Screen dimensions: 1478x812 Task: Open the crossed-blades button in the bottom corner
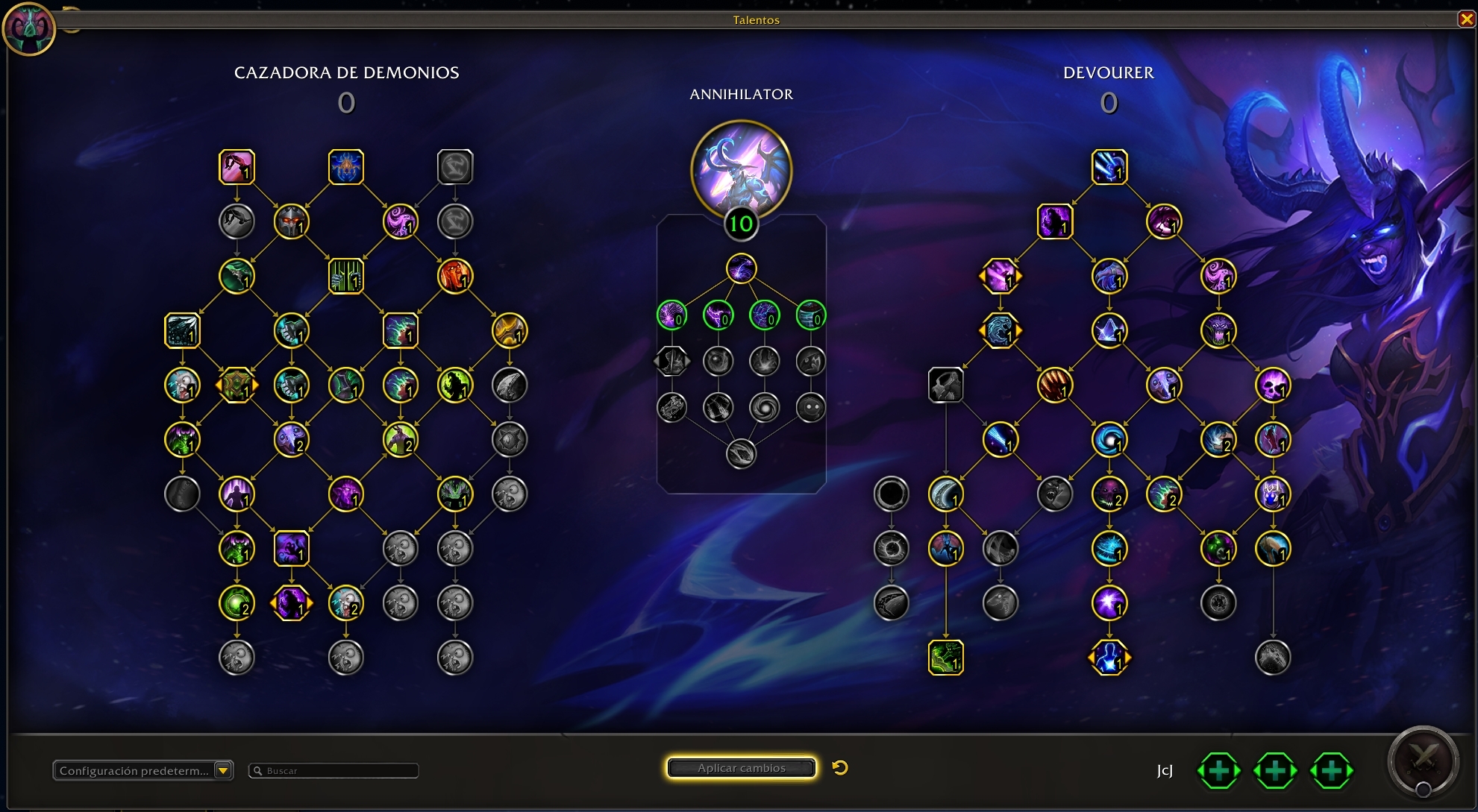pos(1423,761)
